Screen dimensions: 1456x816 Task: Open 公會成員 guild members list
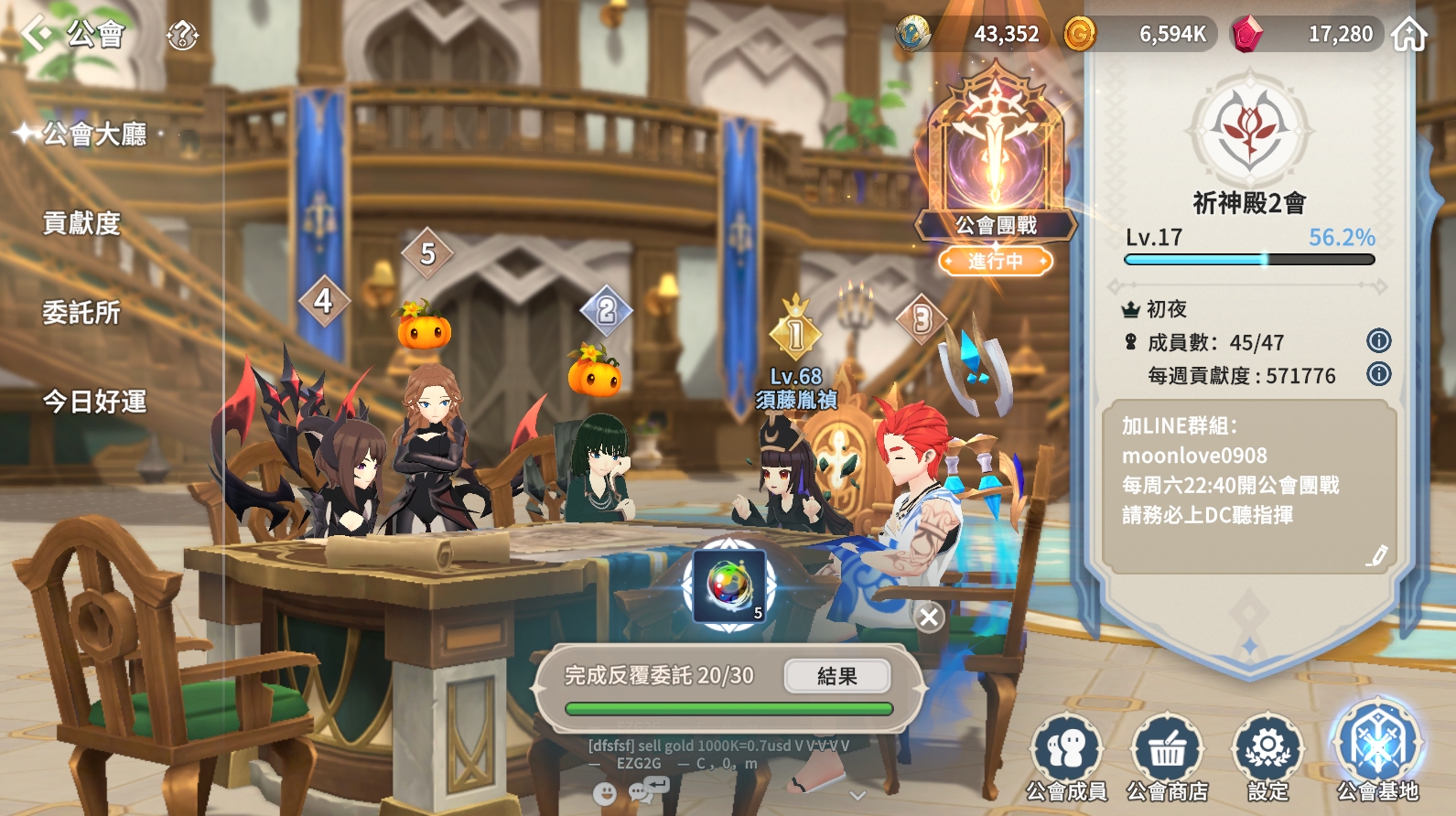(x=1066, y=757)
